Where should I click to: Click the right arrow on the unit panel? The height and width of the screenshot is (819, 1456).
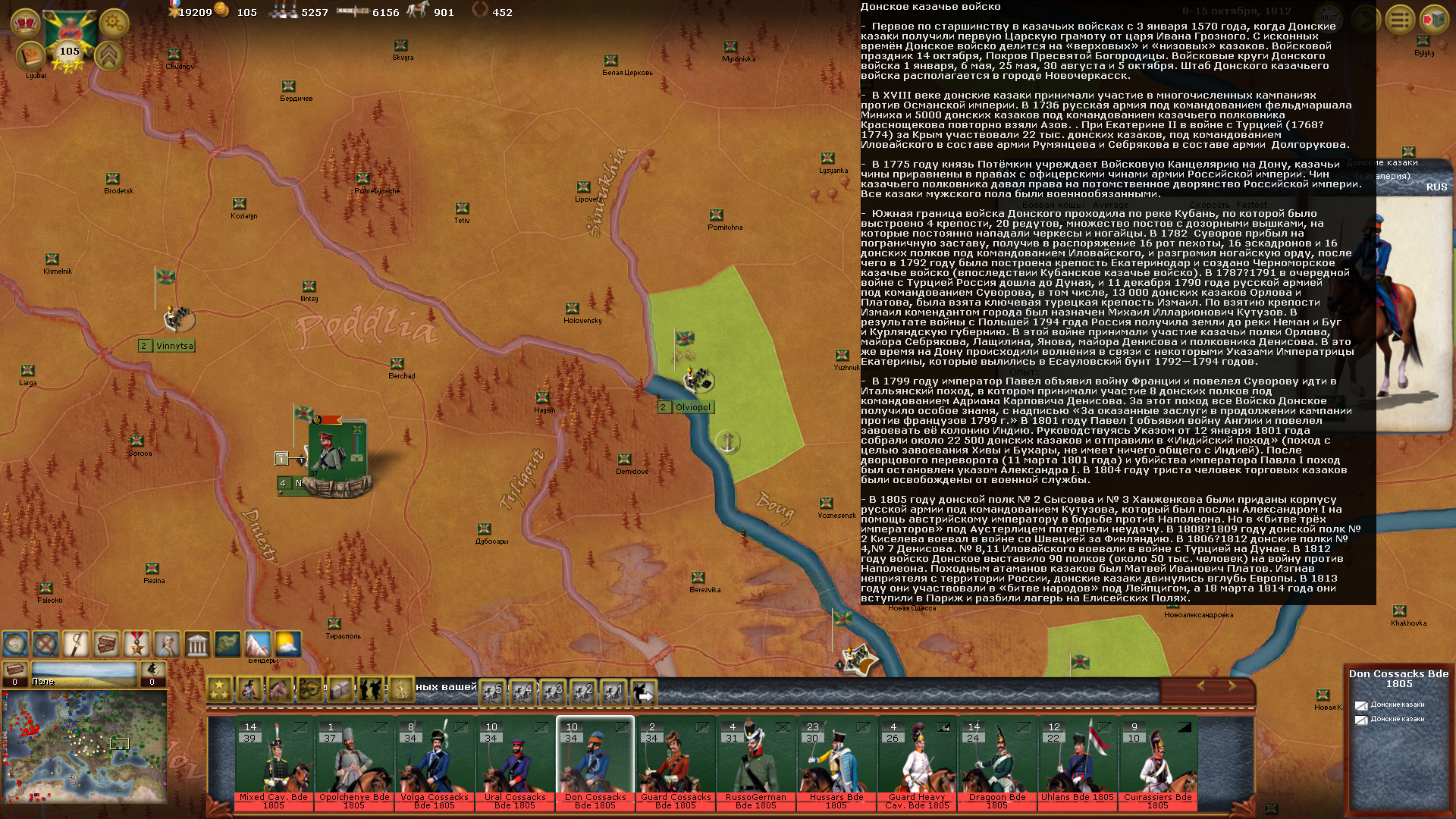pos(1232,686)
